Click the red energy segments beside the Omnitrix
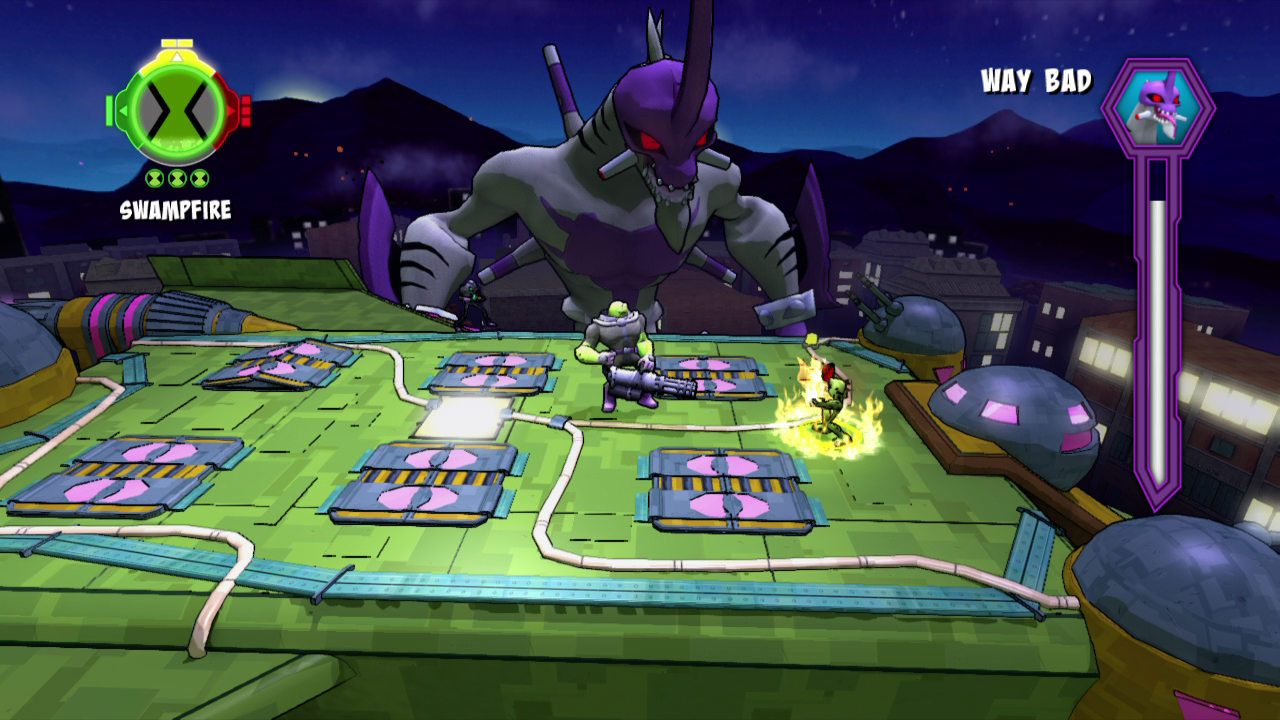The image size is (1280, 720). point(245,110)
